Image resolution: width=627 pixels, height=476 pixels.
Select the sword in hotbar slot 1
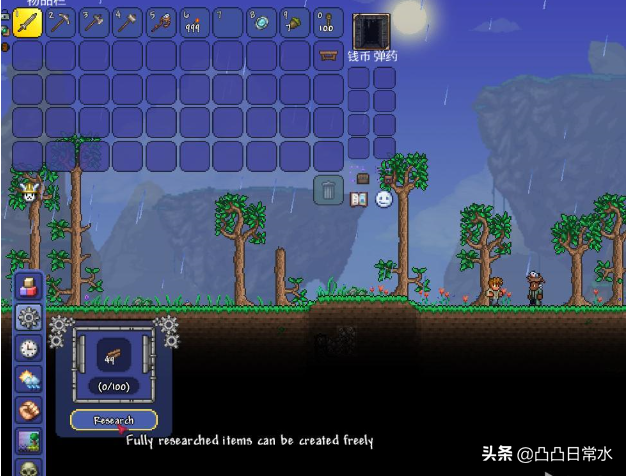coord(27,22)
